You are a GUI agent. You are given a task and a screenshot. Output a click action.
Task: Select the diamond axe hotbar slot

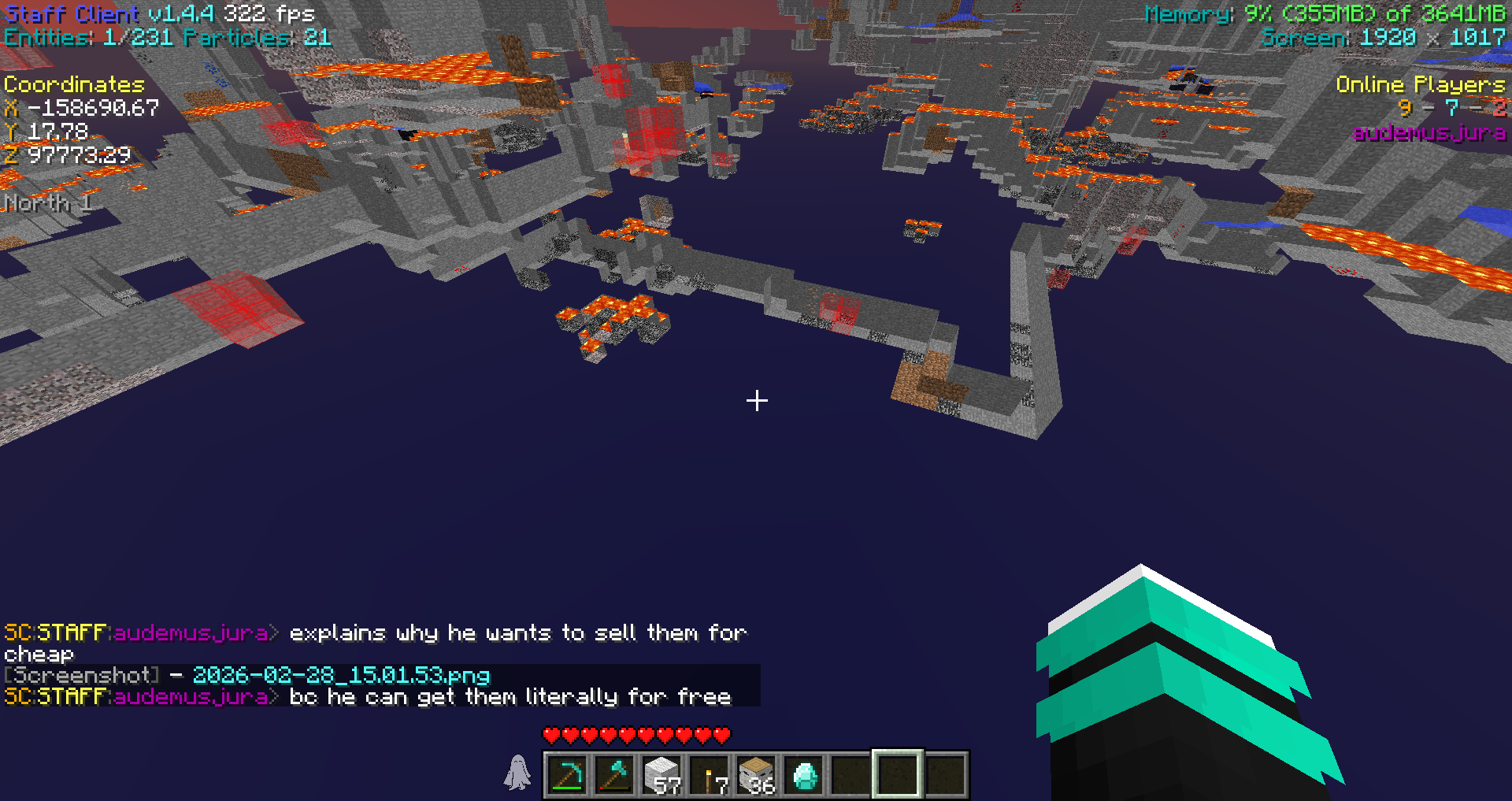[x=614, y=775]
